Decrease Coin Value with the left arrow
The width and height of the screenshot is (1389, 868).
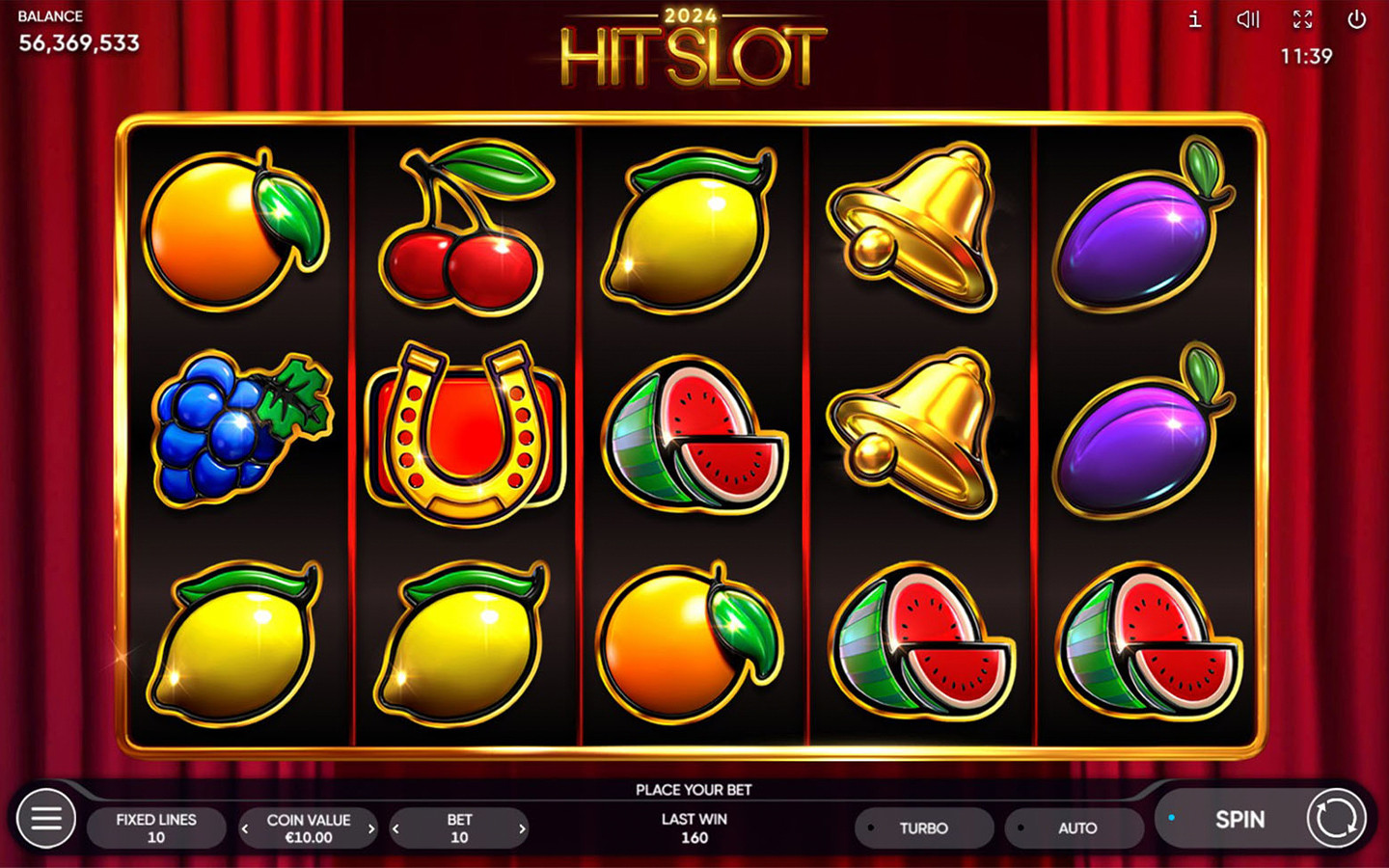coord(244,827)
